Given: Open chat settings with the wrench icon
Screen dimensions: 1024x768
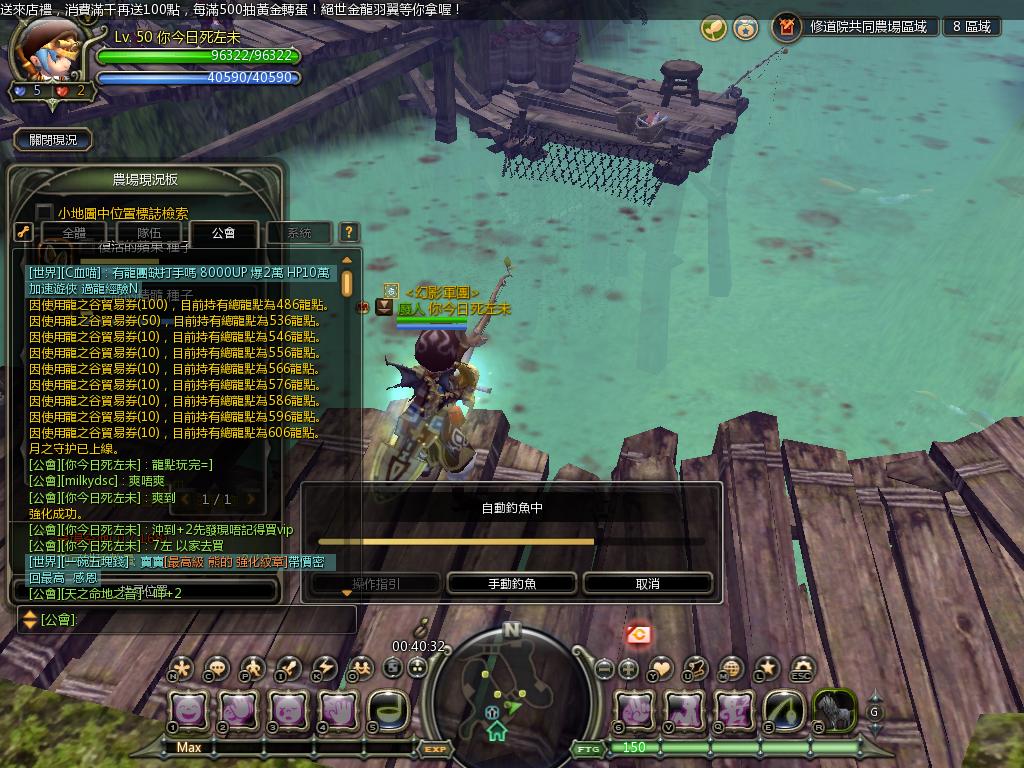Looking at the screenshot, I should [24, 232].
